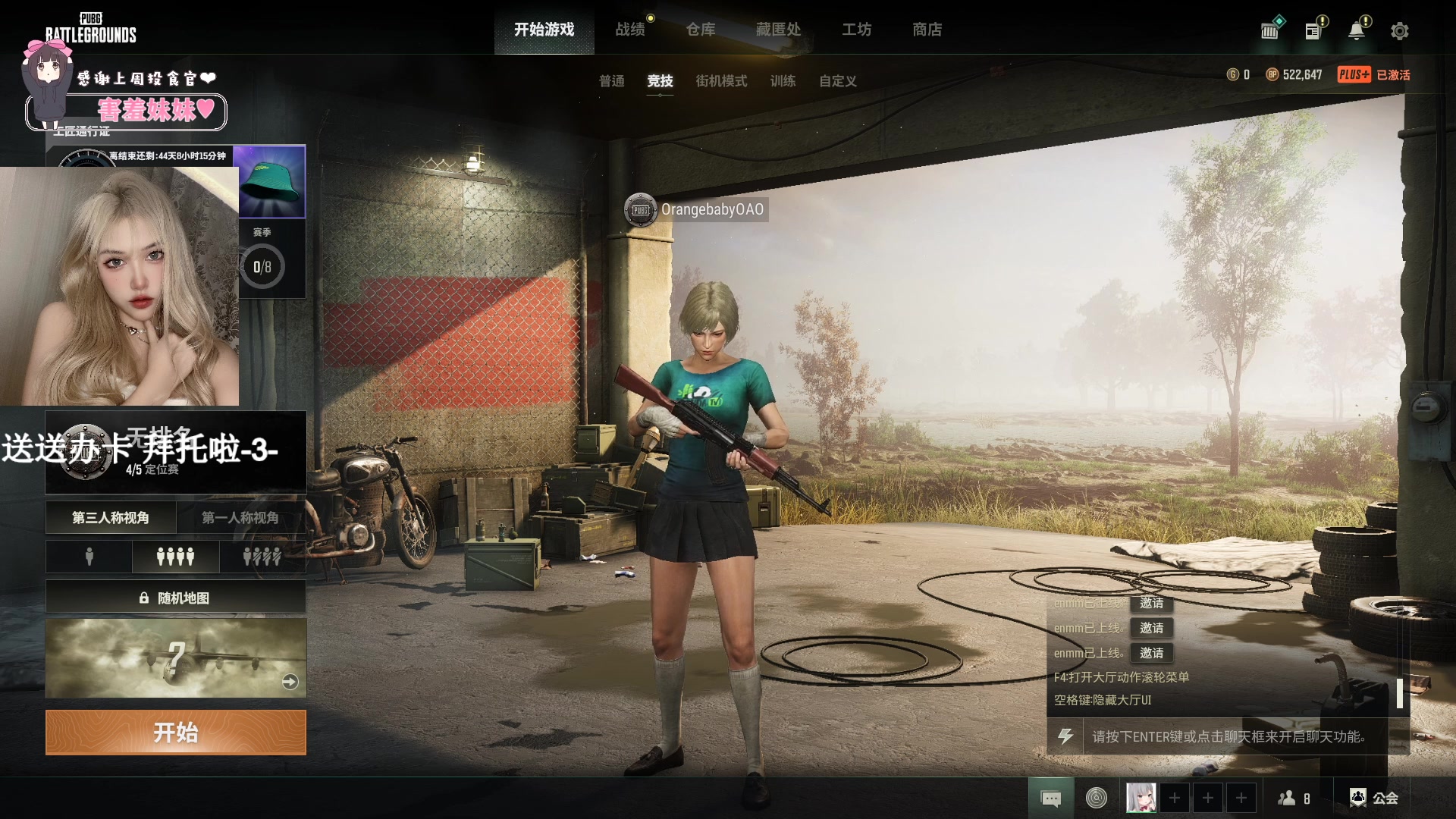The image size is (1456, 819).
Task: Select the 普通 normal mode
Action: (611, 81)
